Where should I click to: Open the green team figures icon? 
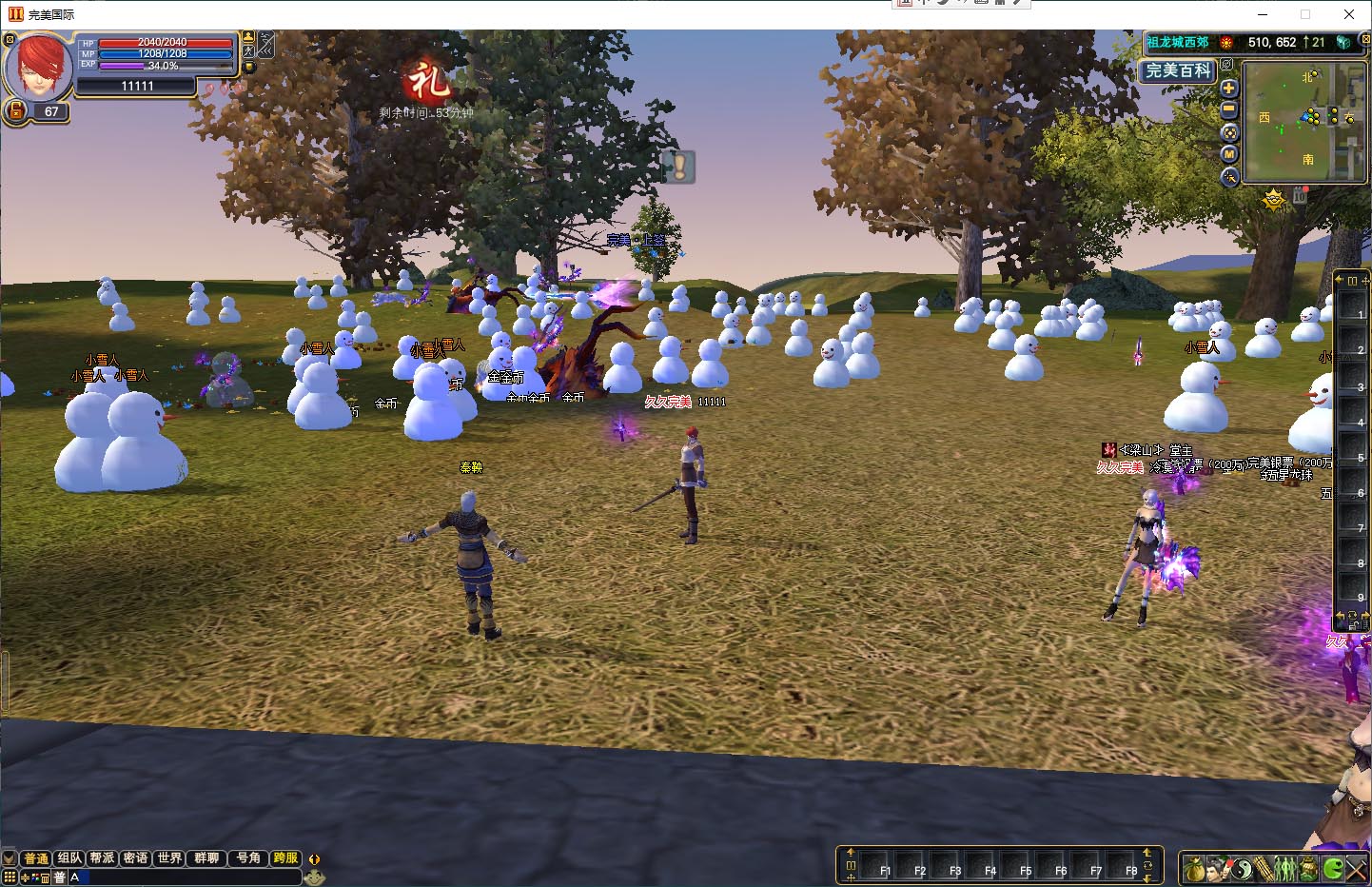pos(1285,868)
